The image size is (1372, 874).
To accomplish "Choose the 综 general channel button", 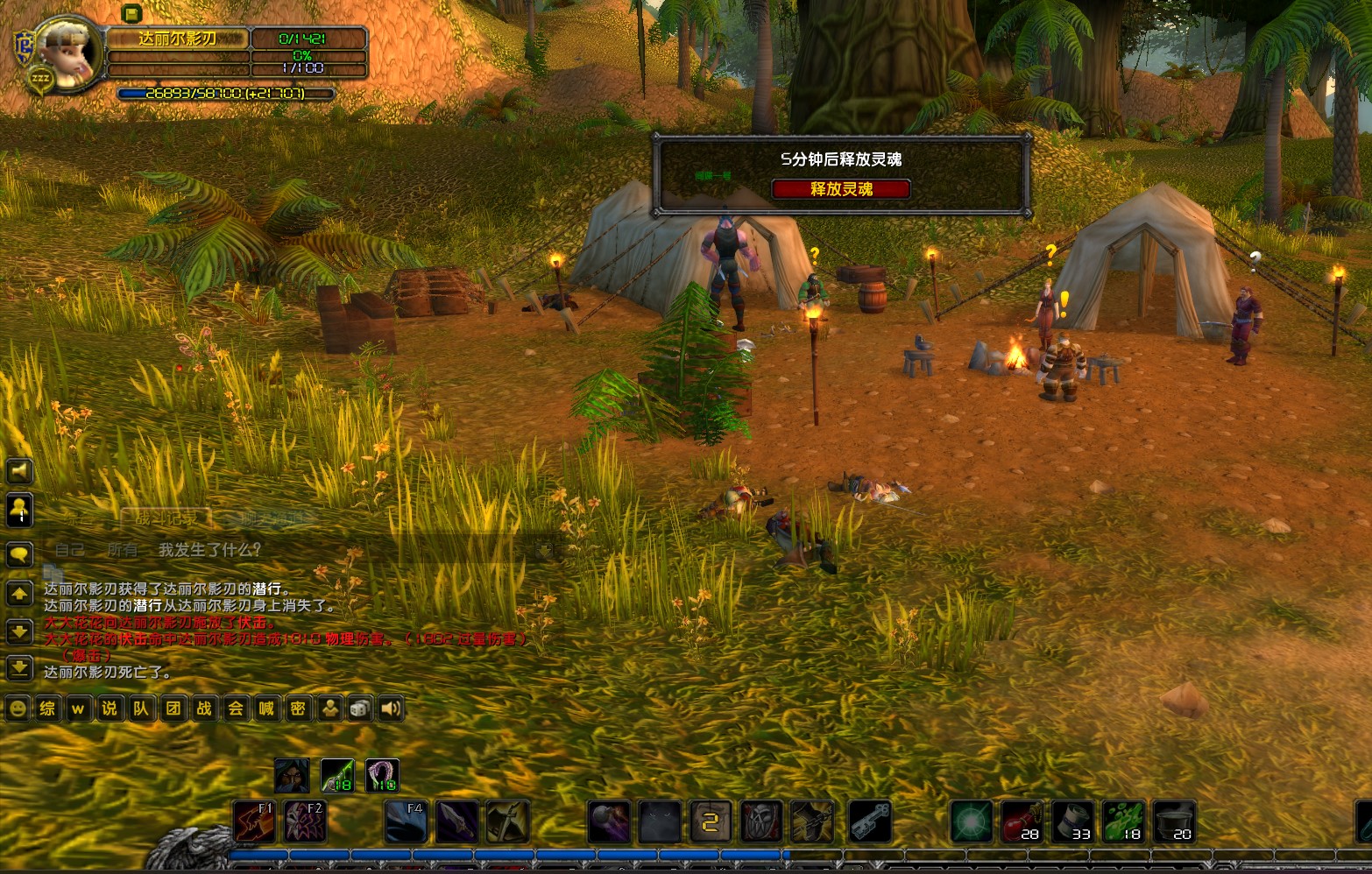I will coord(47,708).
